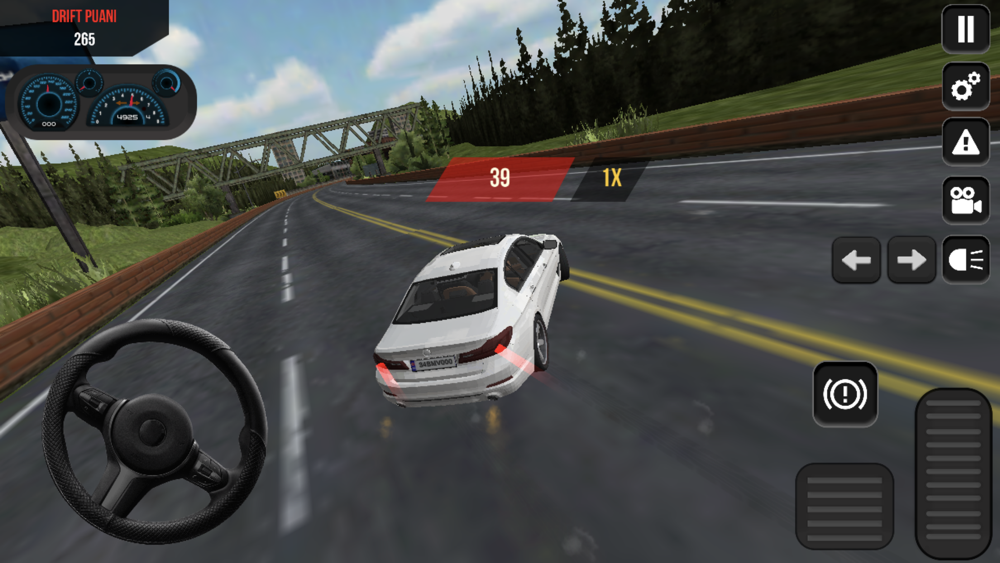The image size is (1000, 563).
Task: Tap the brake pedal
Action: pyautogui.click(x=844, y=505)
